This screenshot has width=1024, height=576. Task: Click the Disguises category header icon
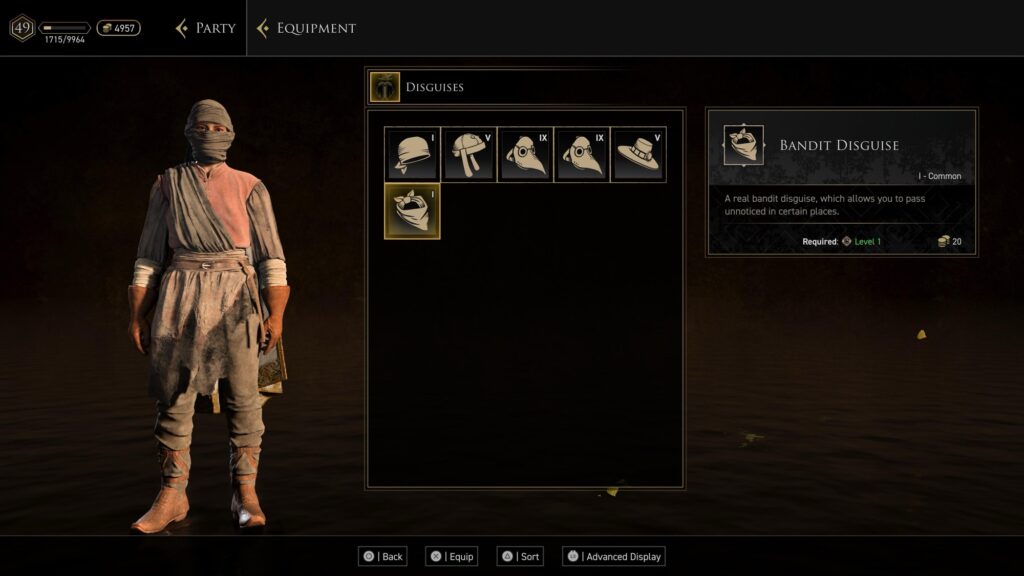click(385, 87)
